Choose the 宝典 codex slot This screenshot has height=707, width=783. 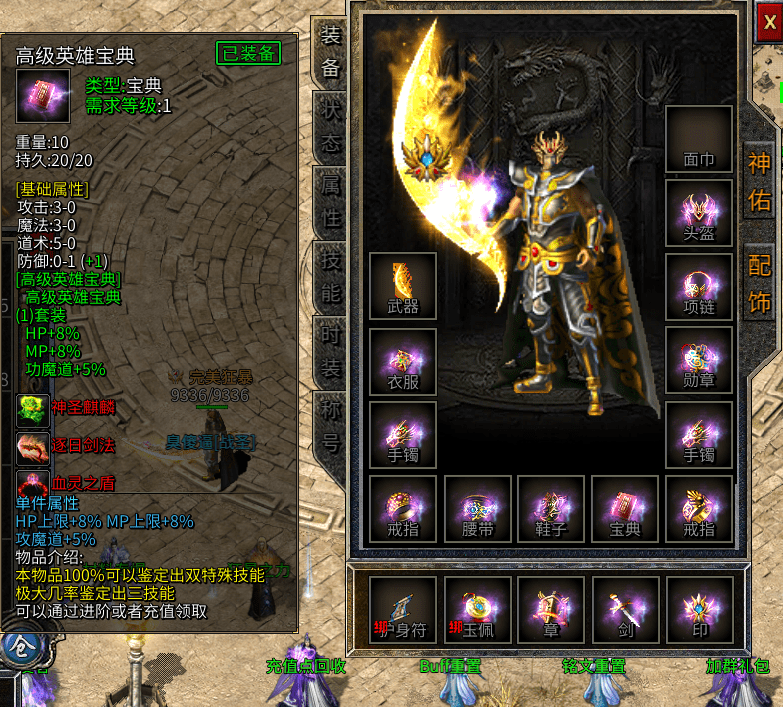(x=626, y=509)
